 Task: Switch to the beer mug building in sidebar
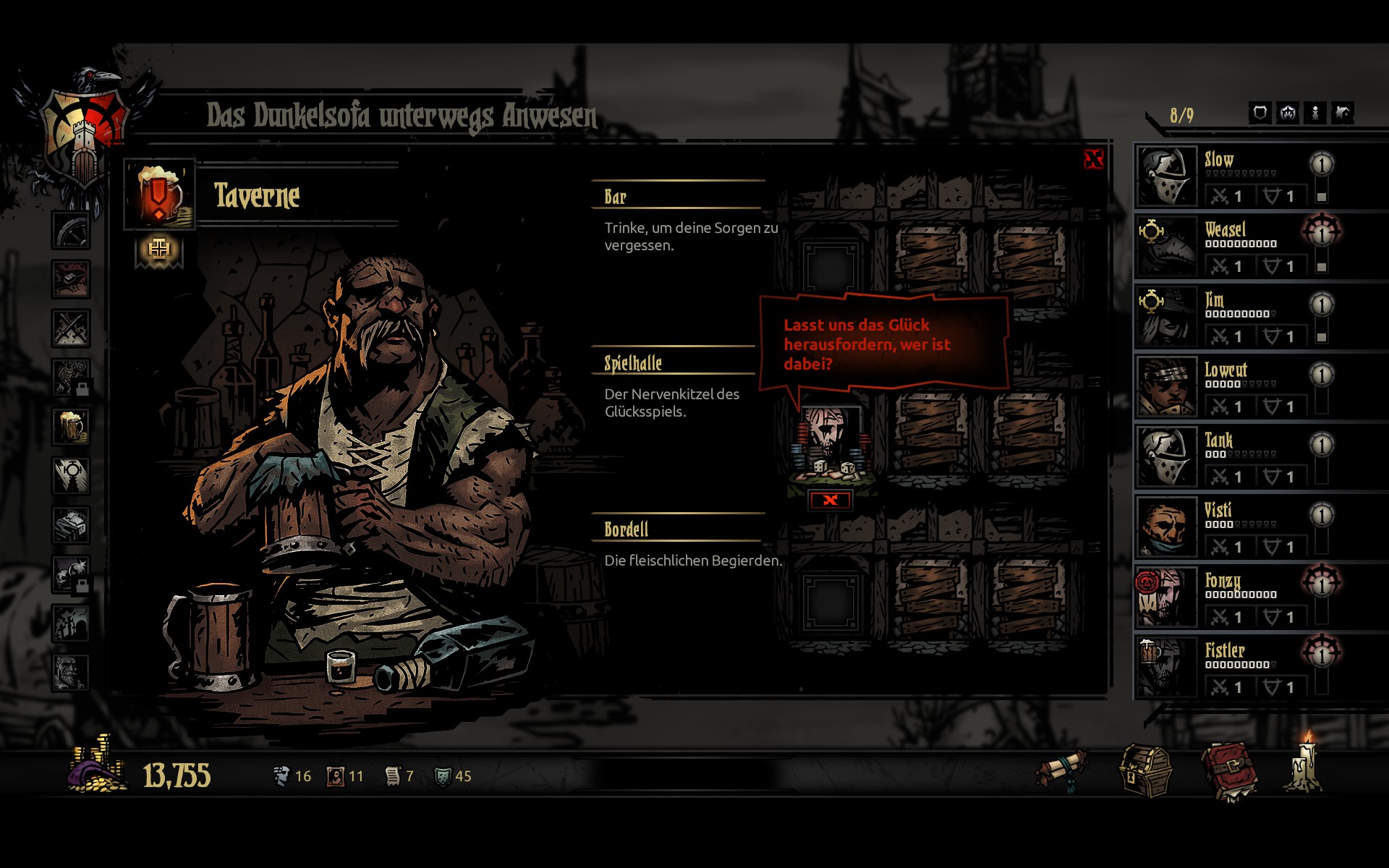click(71, 427)
